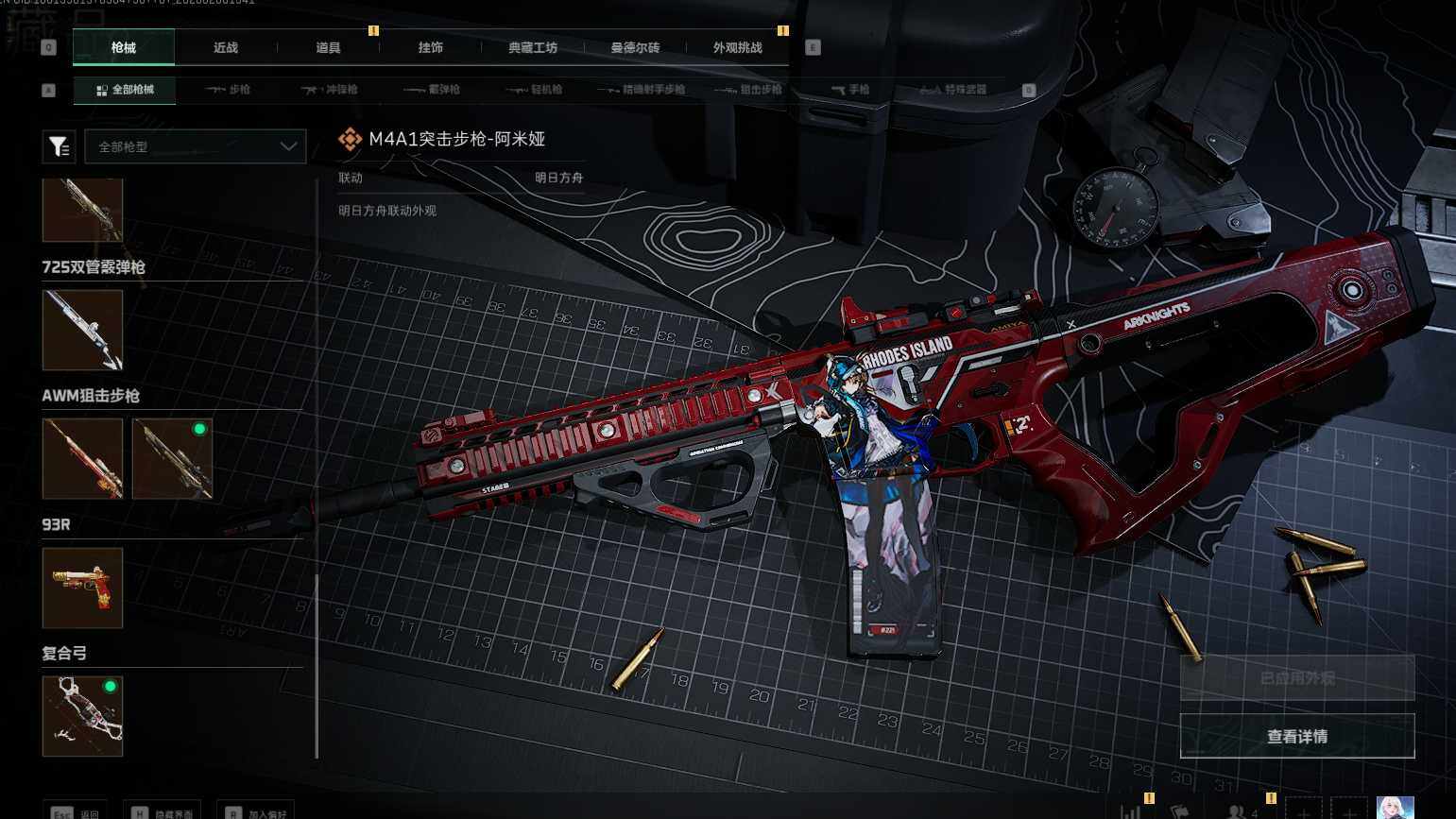
Task: Add skin to favorites with 加入偏好
Action: click(x=255, y=812)
